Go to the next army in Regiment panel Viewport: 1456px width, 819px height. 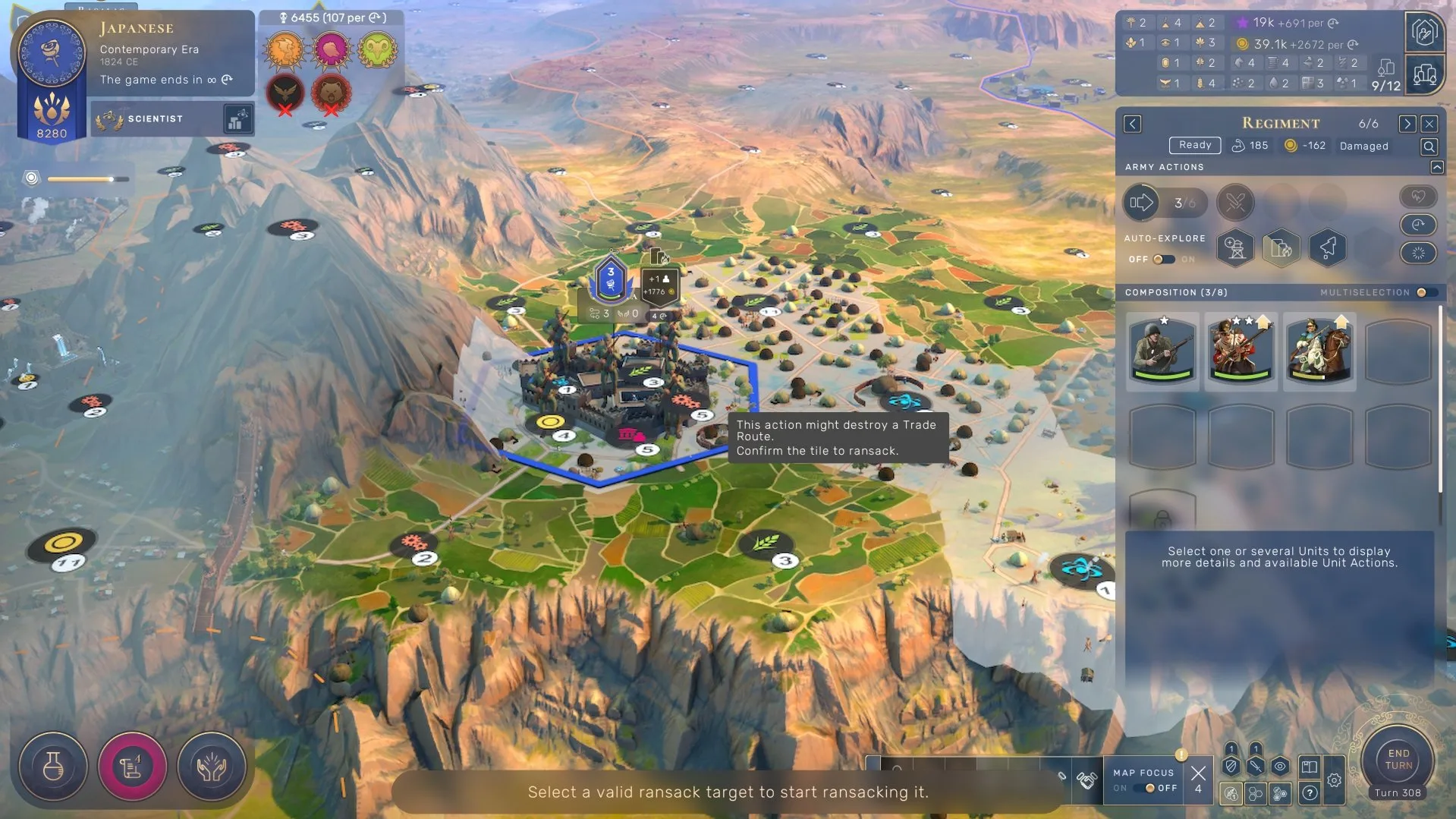point(1407,124)
